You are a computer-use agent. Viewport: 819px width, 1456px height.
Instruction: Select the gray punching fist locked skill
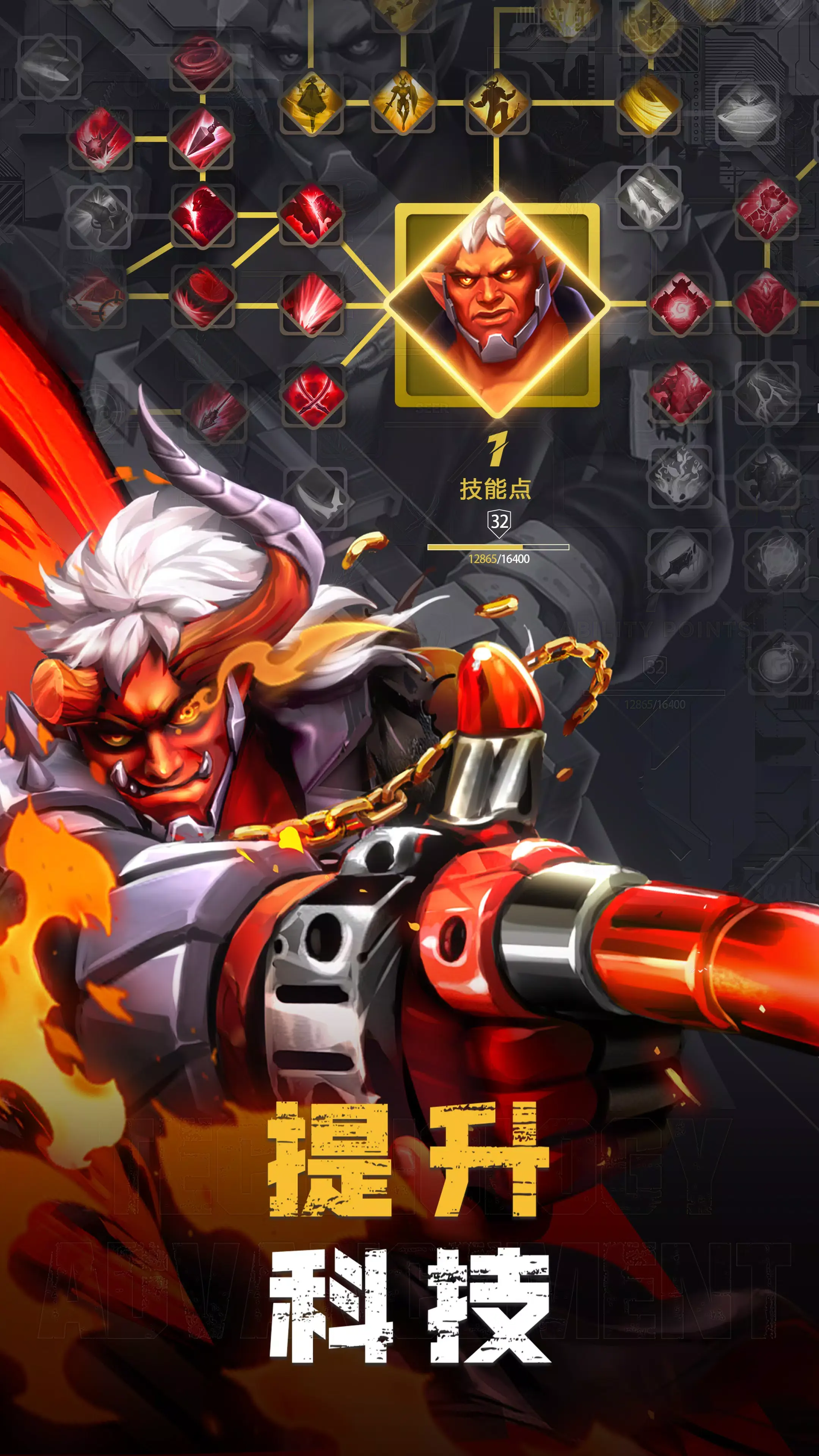point(99,217)
